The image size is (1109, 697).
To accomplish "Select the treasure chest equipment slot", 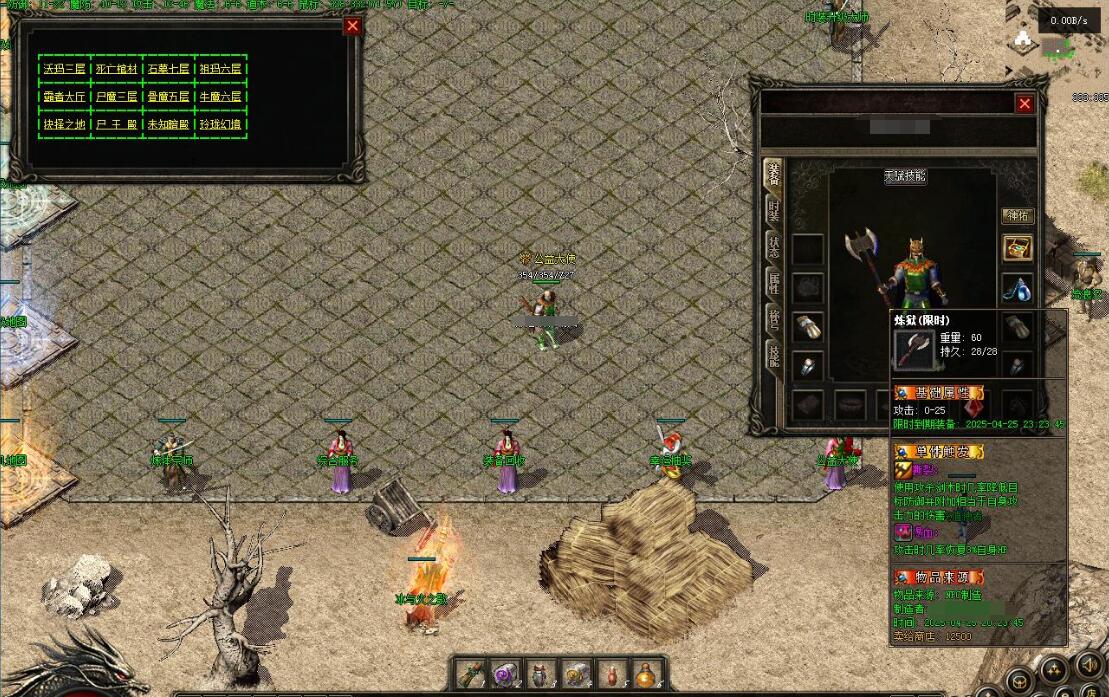I will pos(1018,248).
